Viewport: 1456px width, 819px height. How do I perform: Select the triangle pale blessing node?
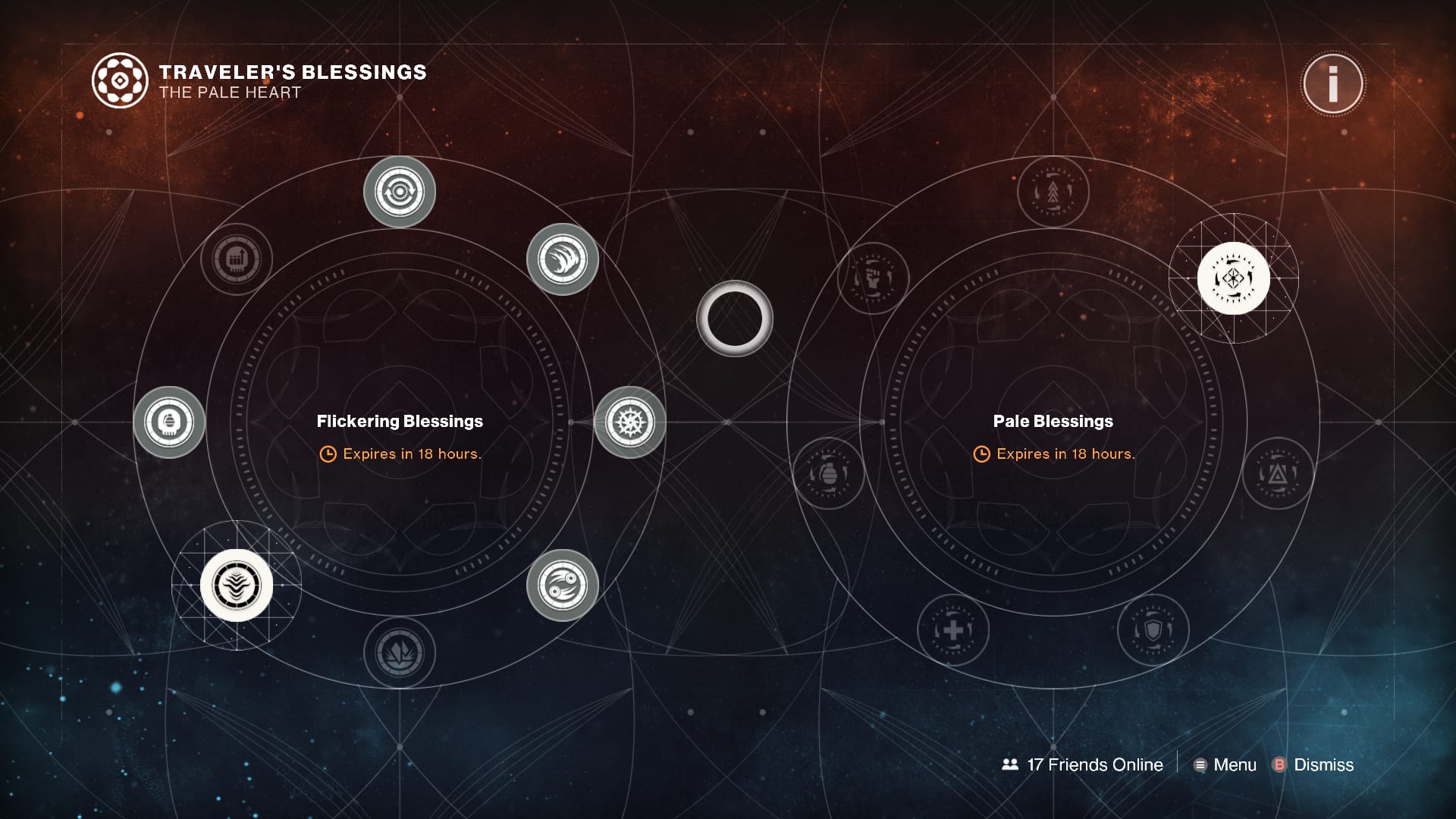point(1278,474)
